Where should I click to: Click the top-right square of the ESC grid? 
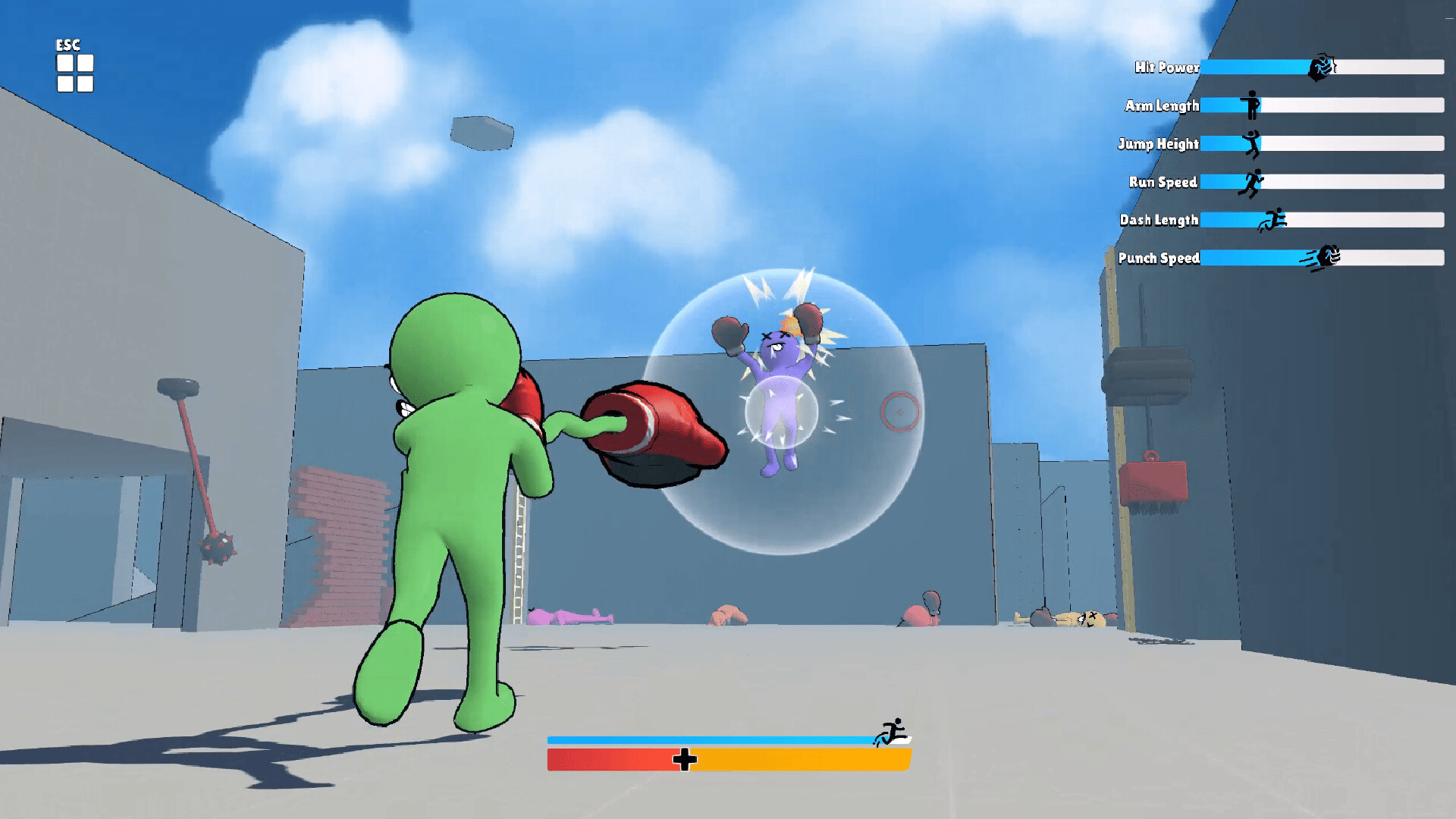tap(85, 63)
